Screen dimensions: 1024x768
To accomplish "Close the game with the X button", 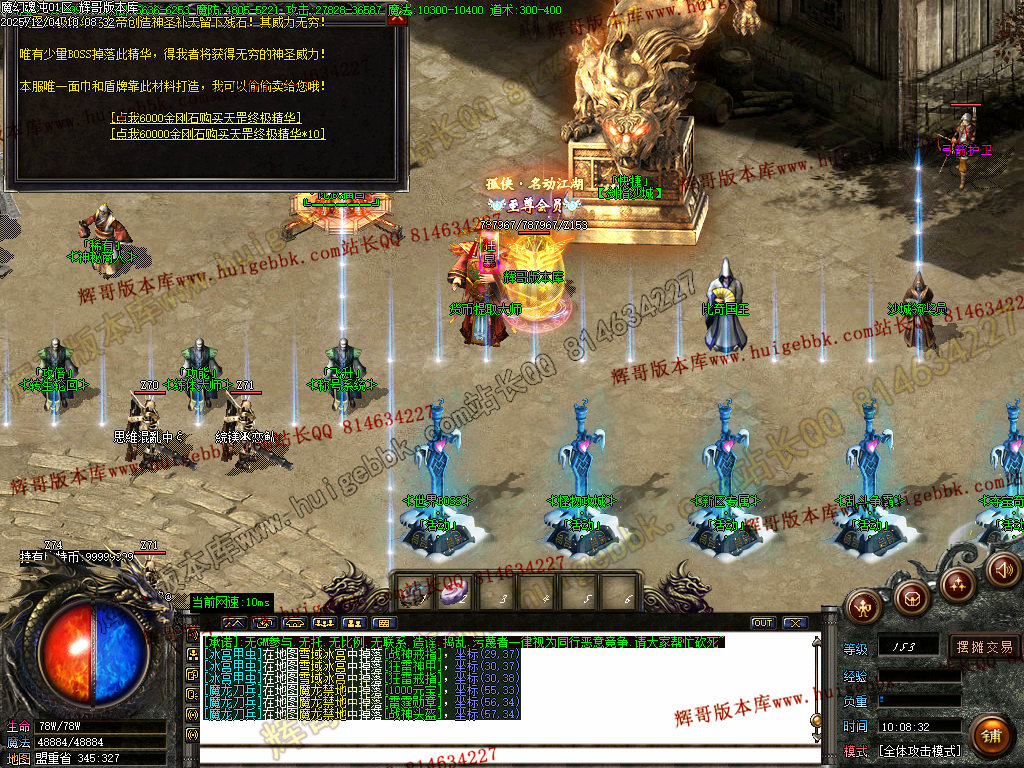I will (795, 623).
